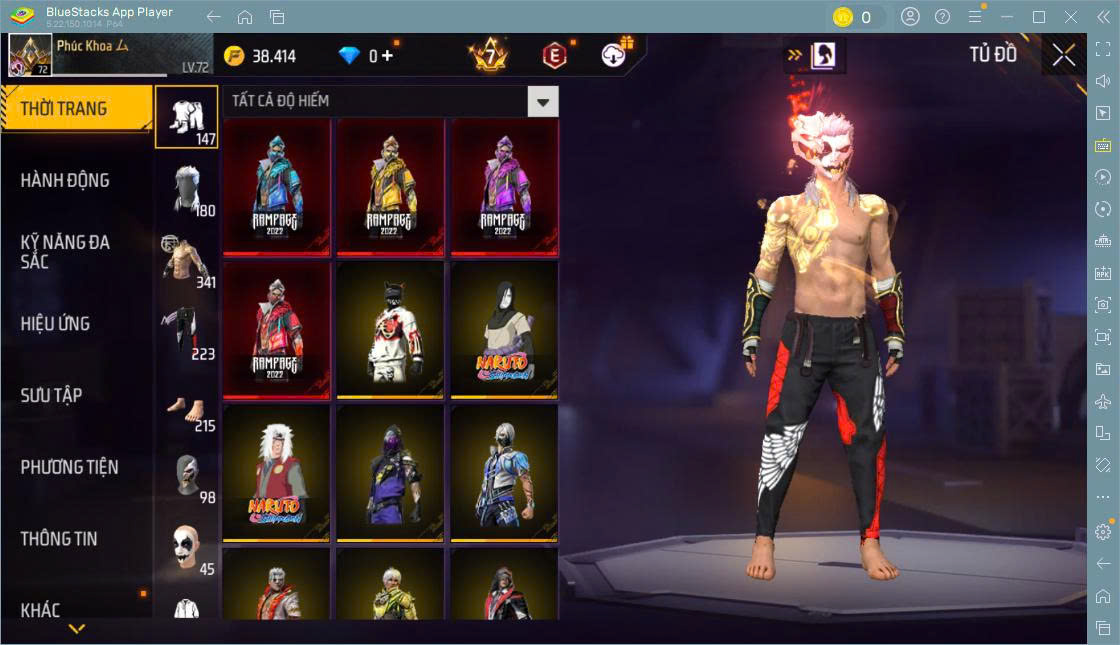Select the blue Rampage 2022 outfit
Viewport: 1120px width, 645px height.
pyautogui.click(x=277, y=186)
